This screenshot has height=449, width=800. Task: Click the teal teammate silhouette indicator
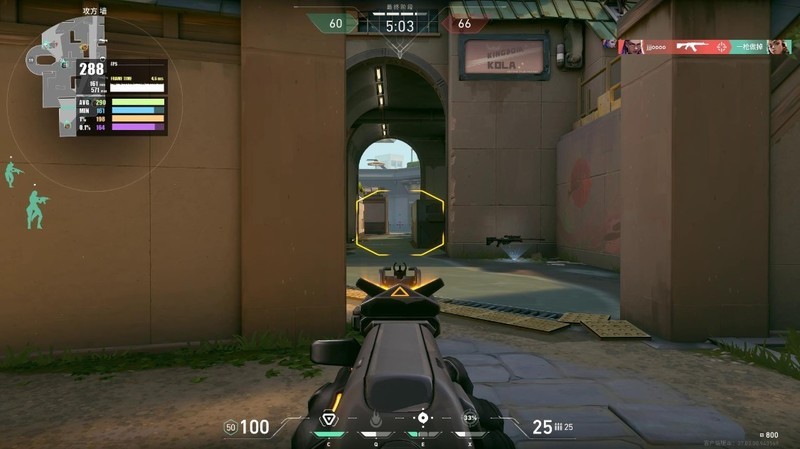[37, 209]
